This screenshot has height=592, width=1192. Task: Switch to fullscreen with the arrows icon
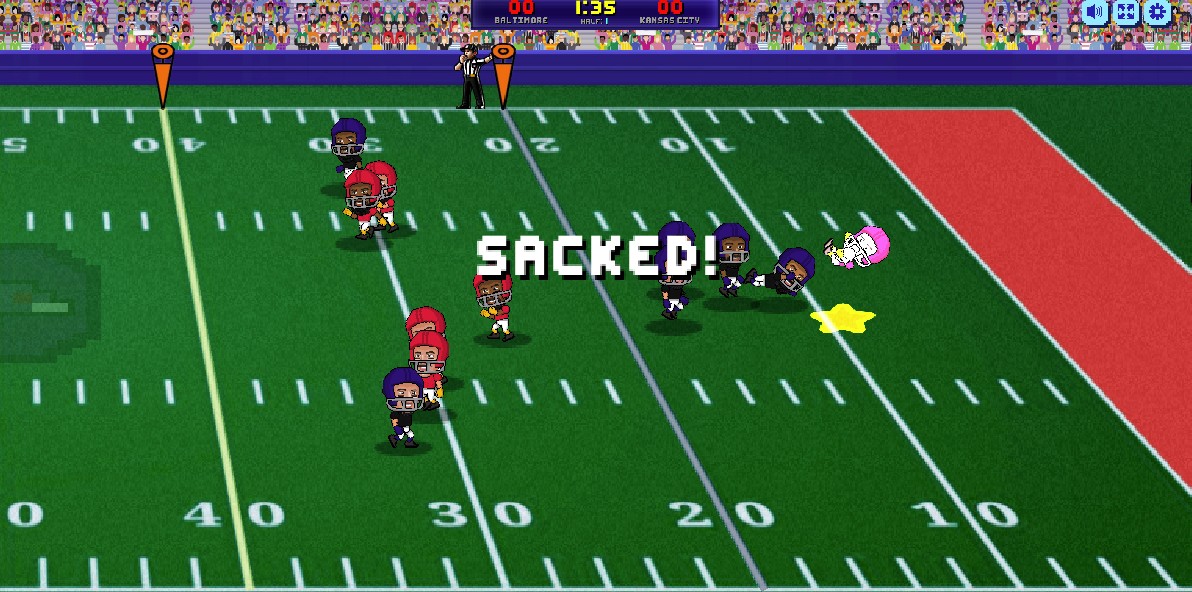(1126, 12)
